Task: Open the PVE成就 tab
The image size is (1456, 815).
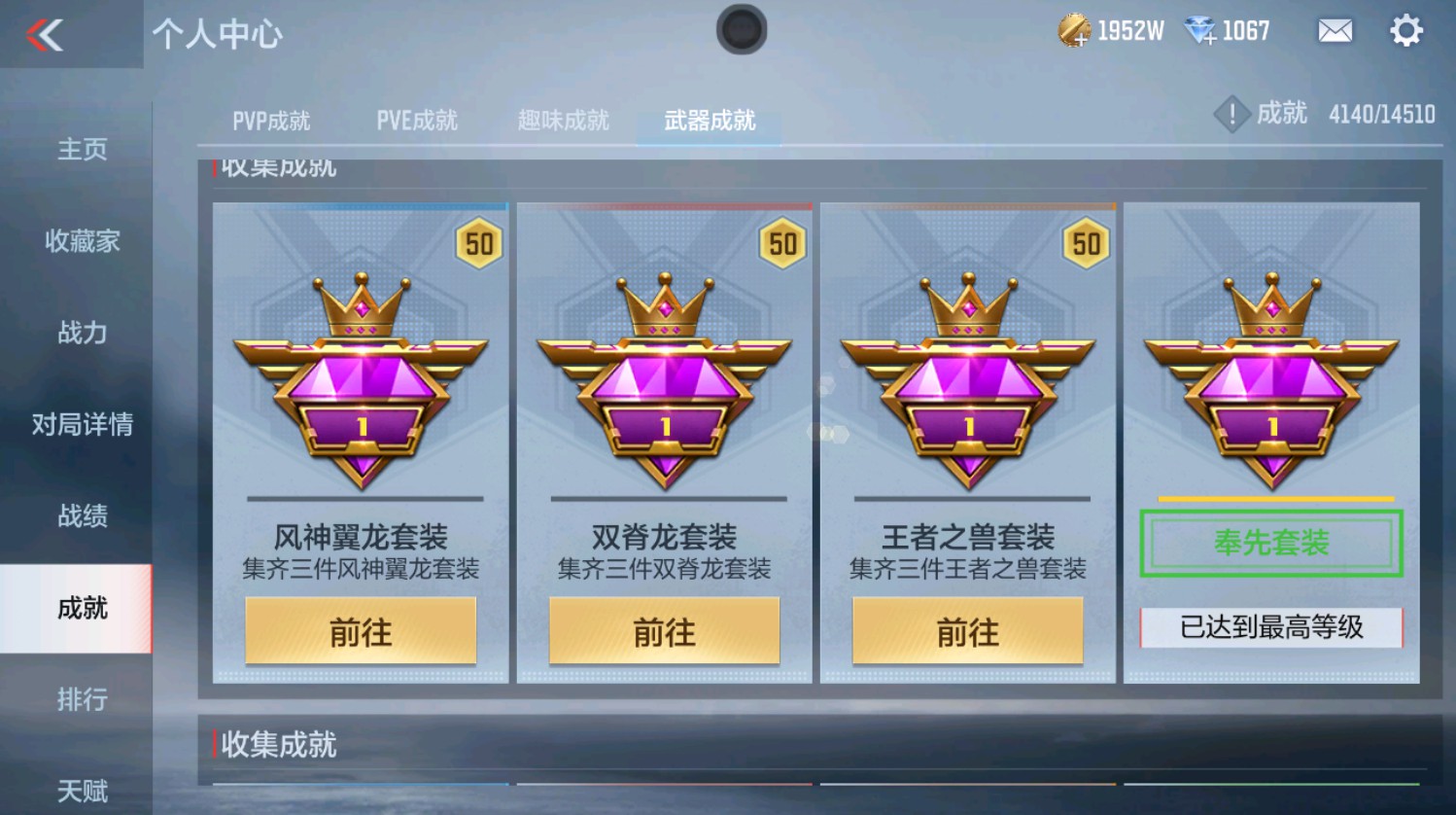Action: click(416, 121)
